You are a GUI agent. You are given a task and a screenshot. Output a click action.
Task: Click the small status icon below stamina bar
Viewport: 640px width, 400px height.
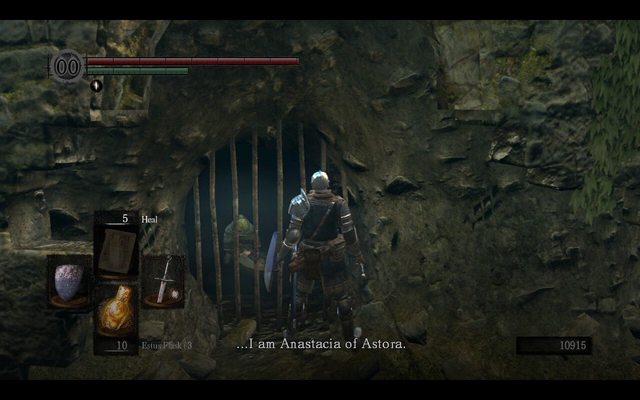[x=96, y=85]
